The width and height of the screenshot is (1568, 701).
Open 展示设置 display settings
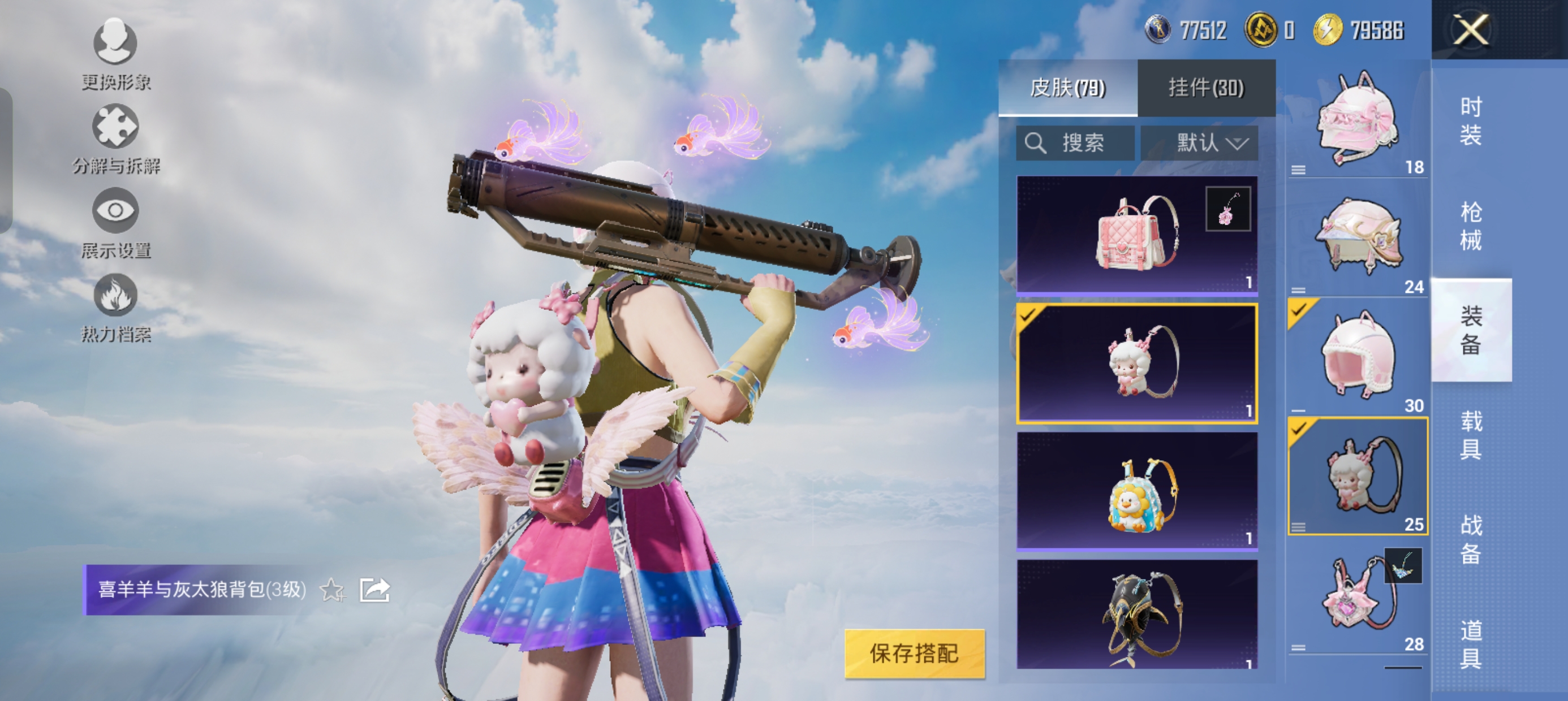tap(115, 223)
